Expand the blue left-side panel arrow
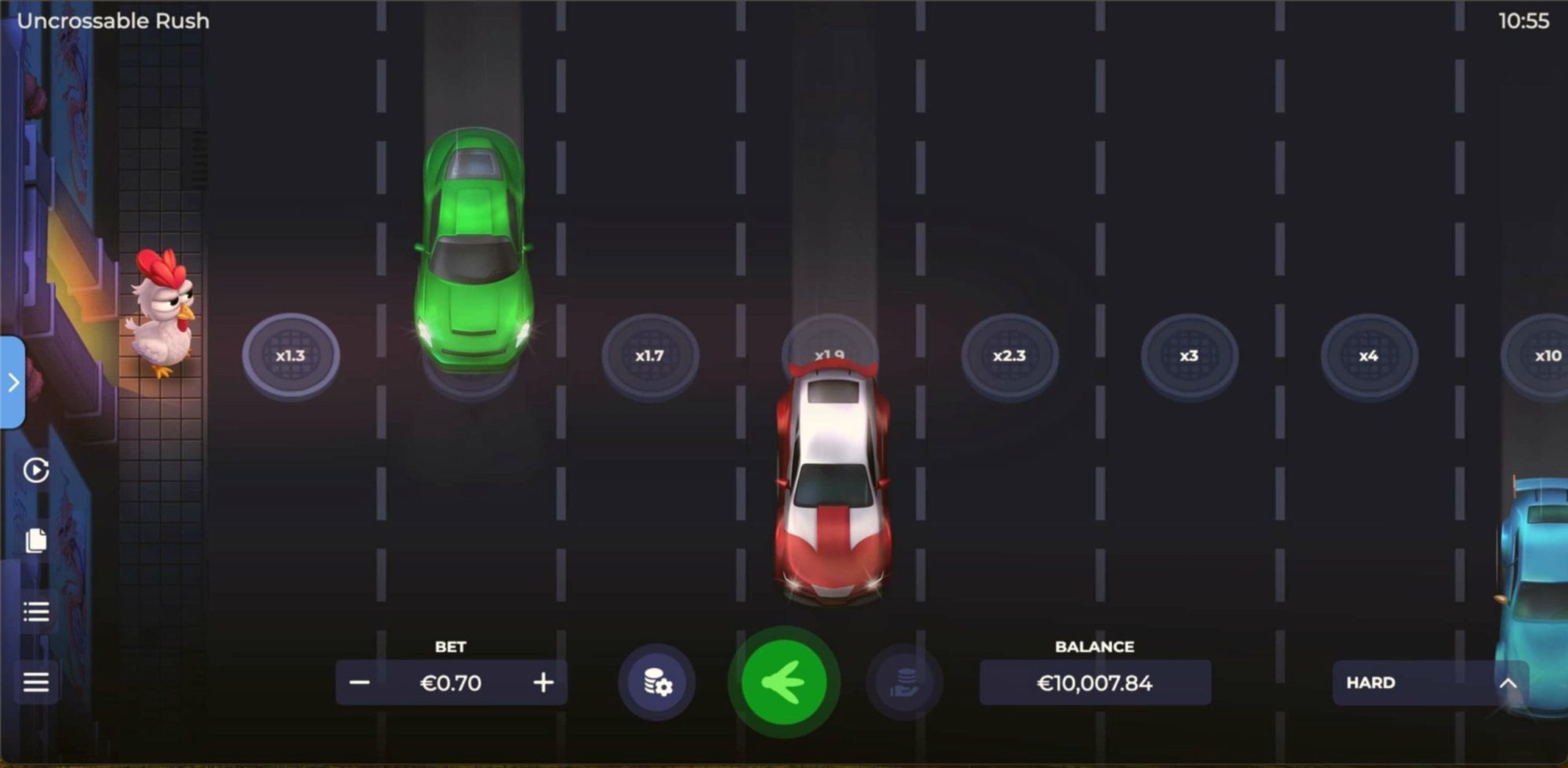 (x=13, y=383)
